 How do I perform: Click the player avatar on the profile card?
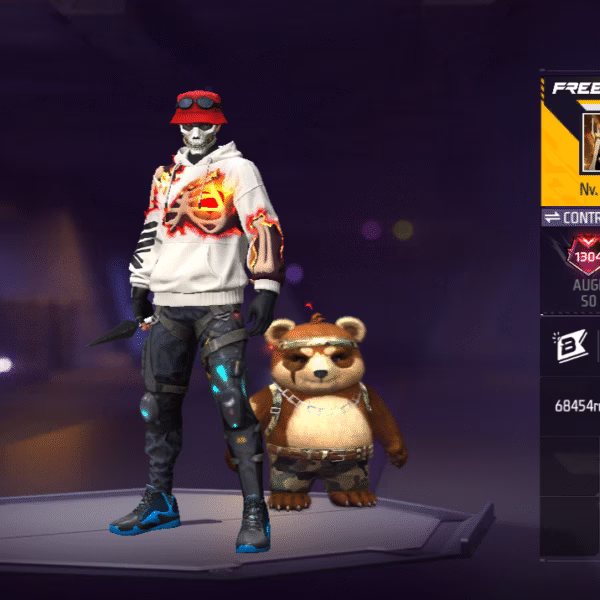[x=590, y=141]
